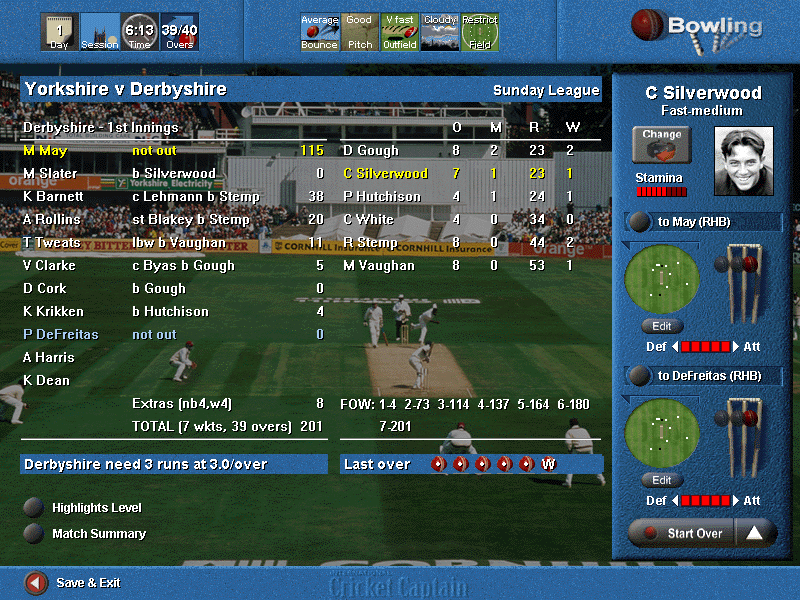
Task: Open the Match Summary
Action: 34,533
